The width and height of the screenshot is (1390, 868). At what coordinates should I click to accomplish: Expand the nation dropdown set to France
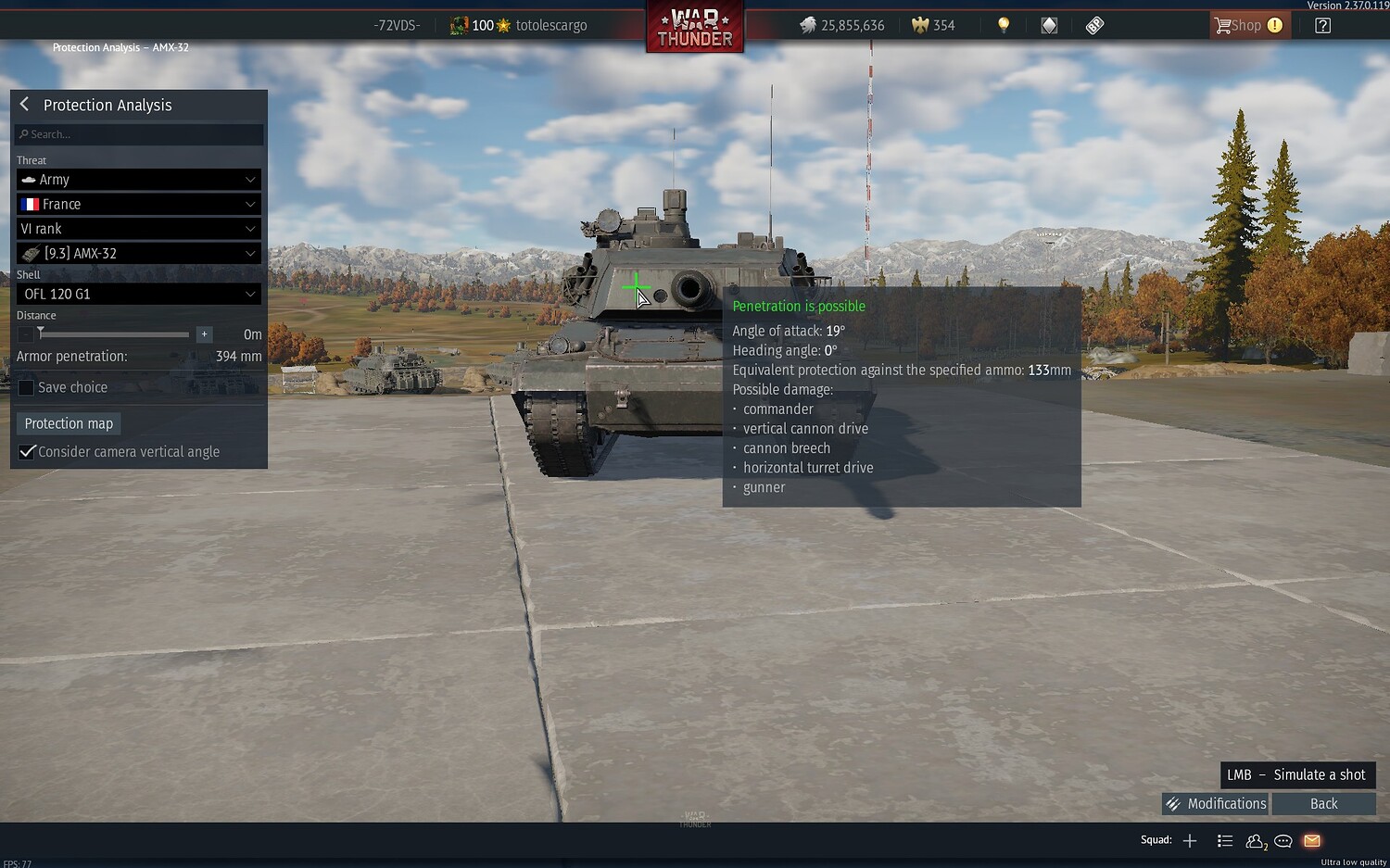pos(137,204)
